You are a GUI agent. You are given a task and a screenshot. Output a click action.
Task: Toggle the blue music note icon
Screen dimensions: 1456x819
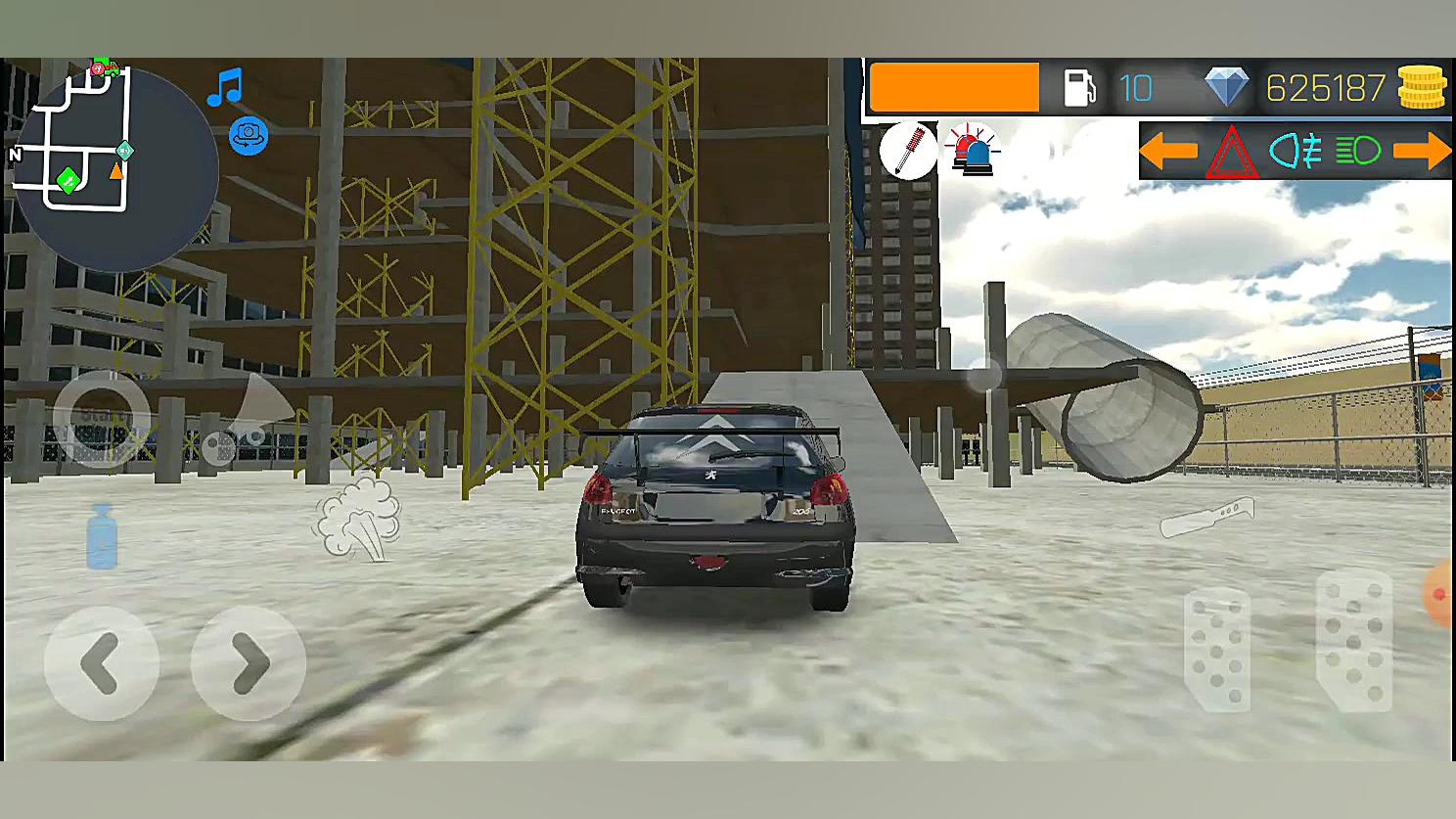pyautogui.click(x=225, y=87)
